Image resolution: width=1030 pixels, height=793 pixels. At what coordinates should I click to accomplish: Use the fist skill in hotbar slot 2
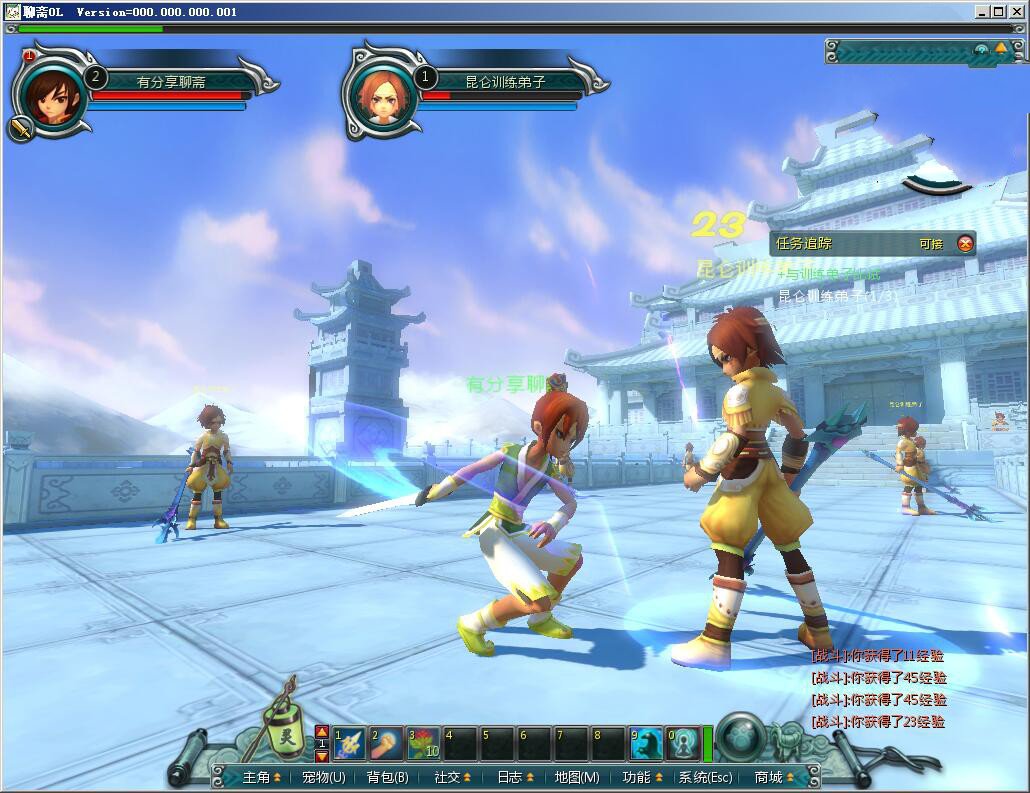point(386,744)
